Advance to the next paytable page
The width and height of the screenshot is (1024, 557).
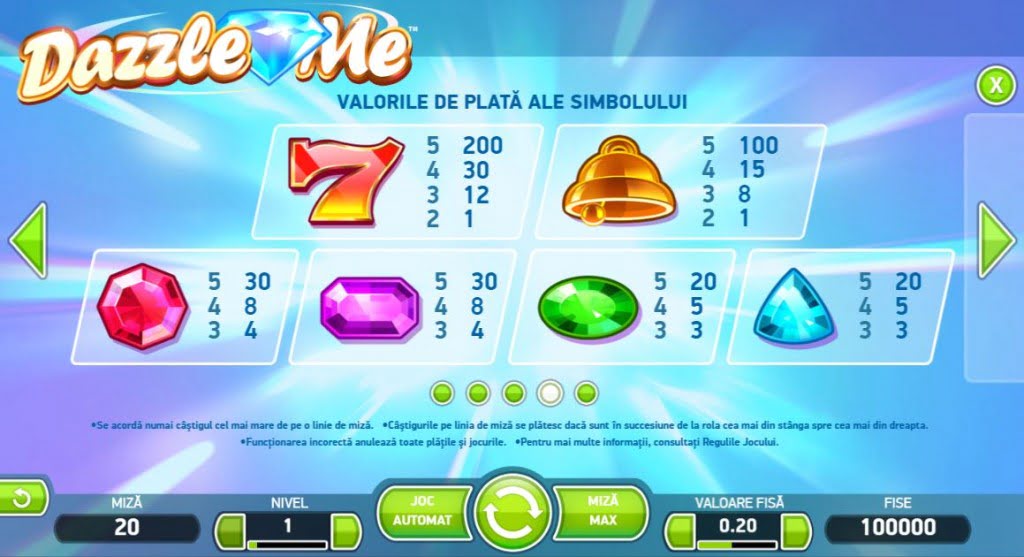(x=996, y=241)
